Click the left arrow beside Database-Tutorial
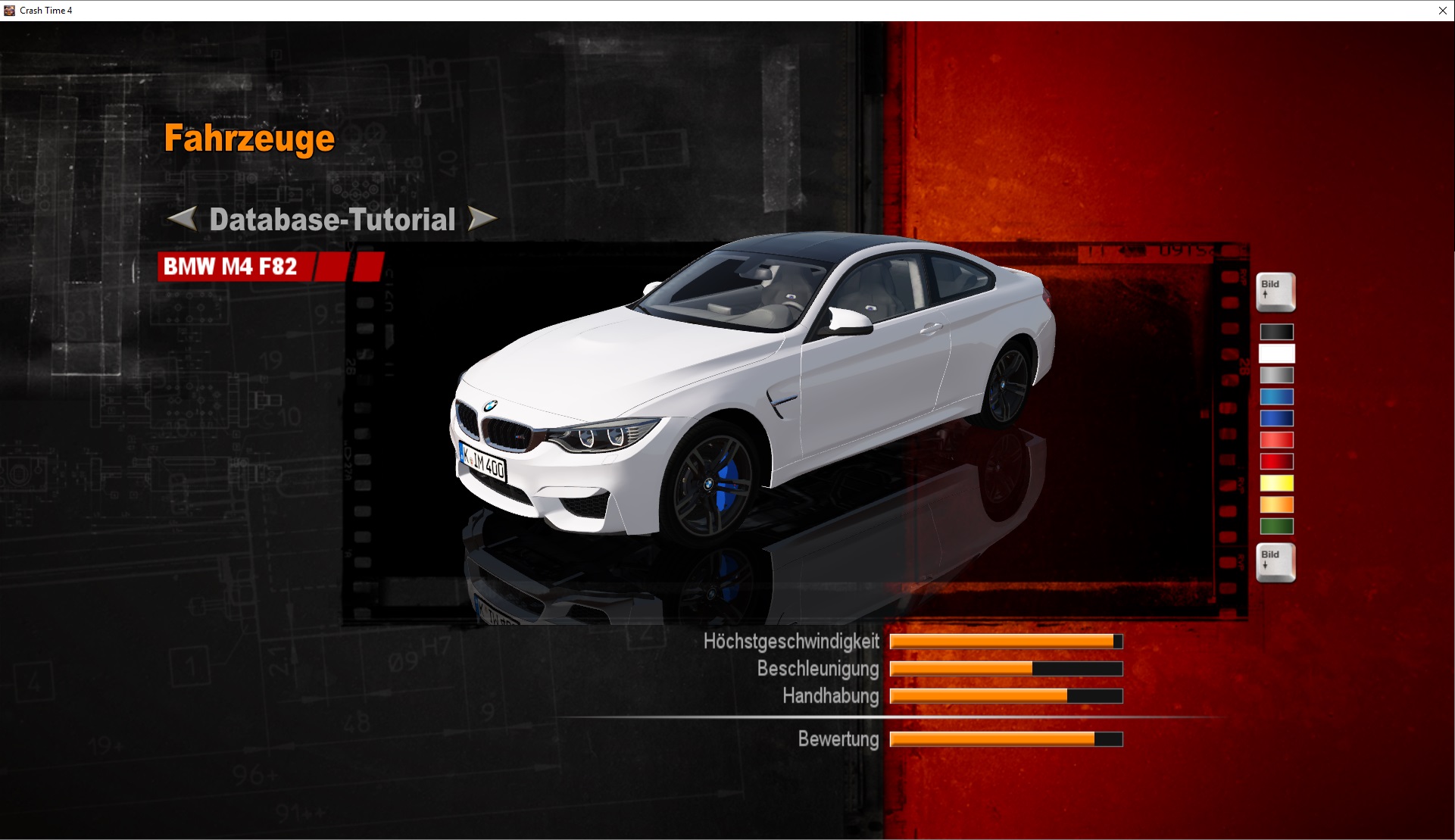This screenshot has height=840, width=1455. (x=182, y=219)
